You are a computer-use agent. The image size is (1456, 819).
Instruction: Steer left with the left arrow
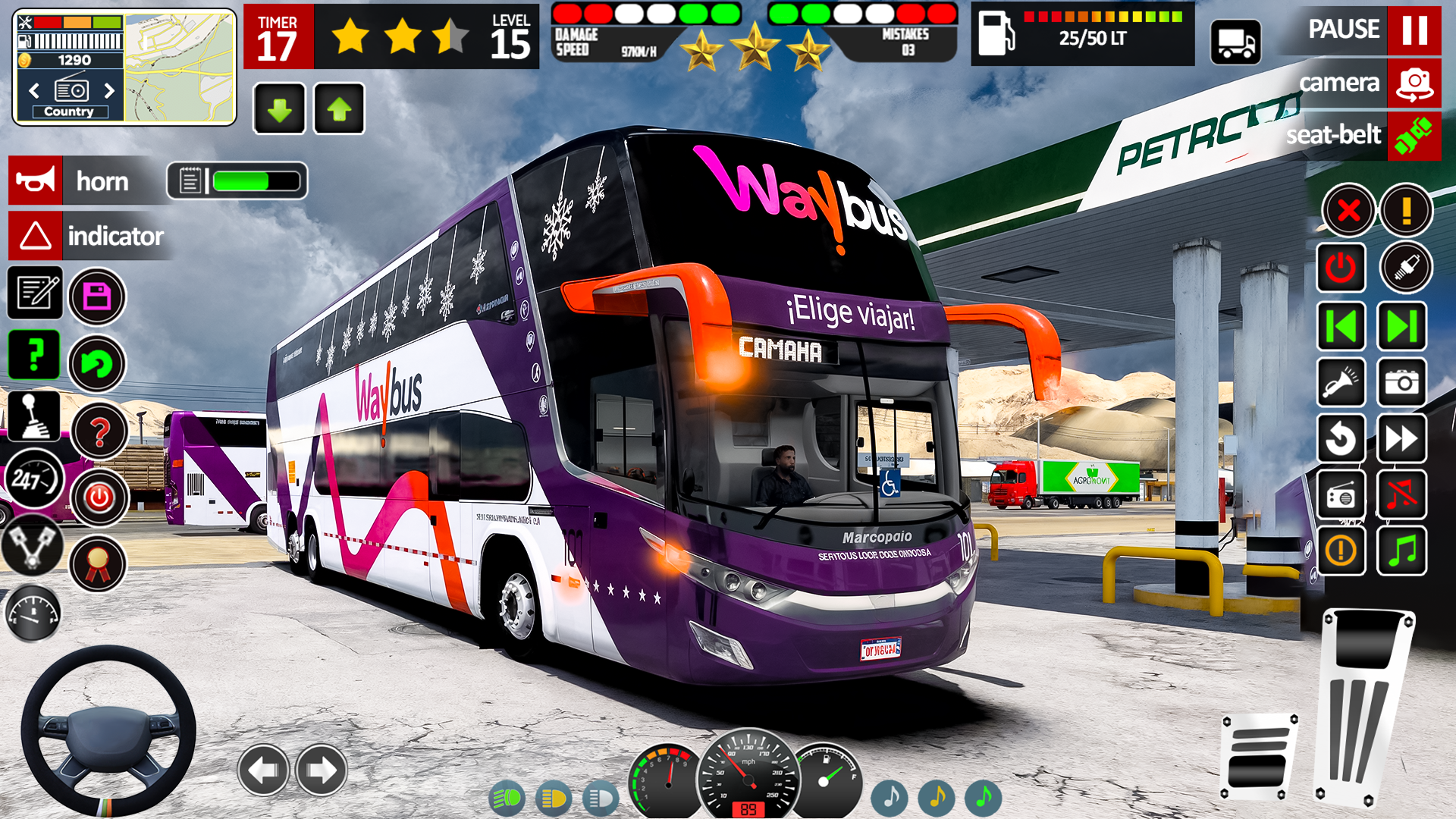(263, 770)
